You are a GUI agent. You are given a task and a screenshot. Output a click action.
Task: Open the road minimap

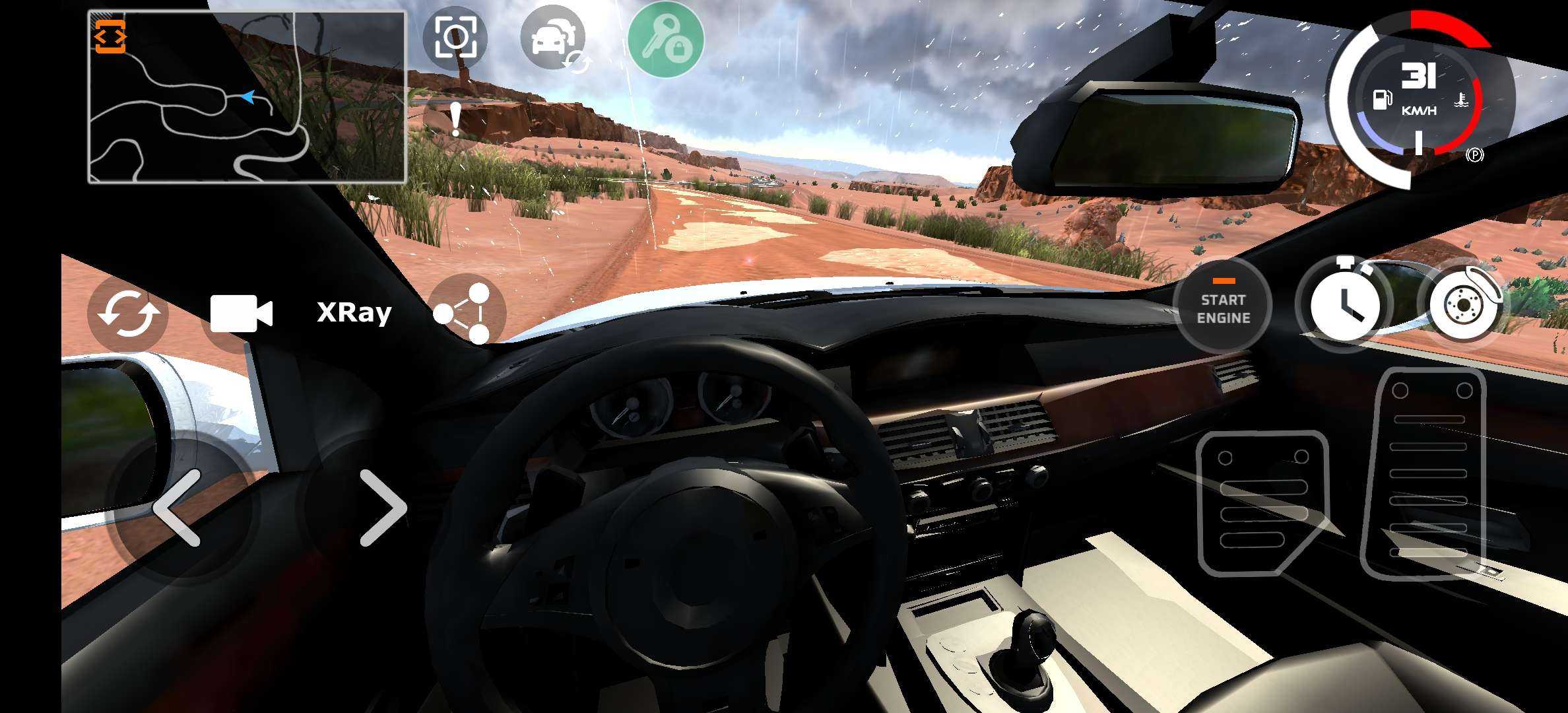pyautogui.click(x=247, y=97)
